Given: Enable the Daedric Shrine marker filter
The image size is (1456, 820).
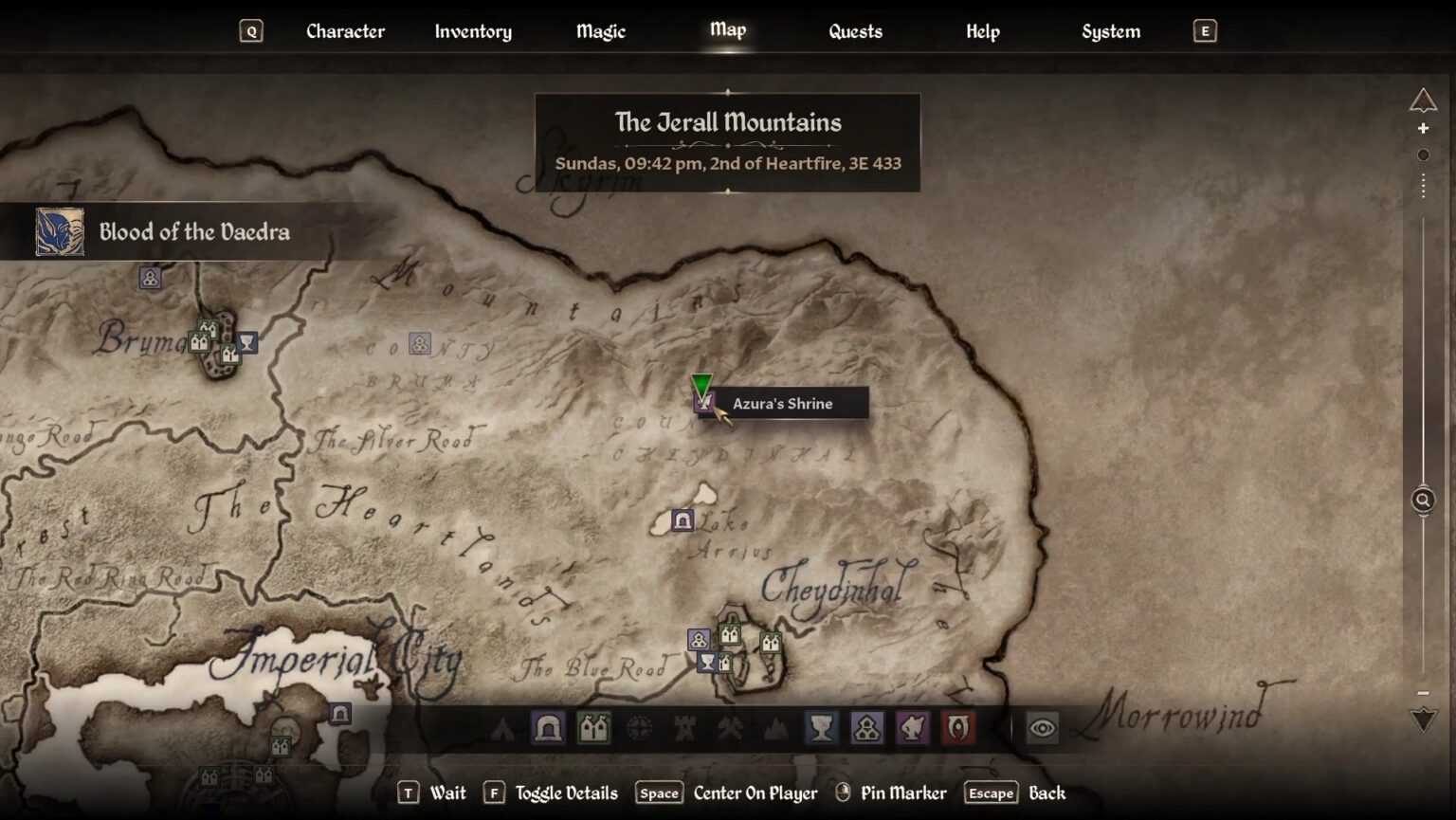Looking at the screenshot, I should [x=913, y=728].
